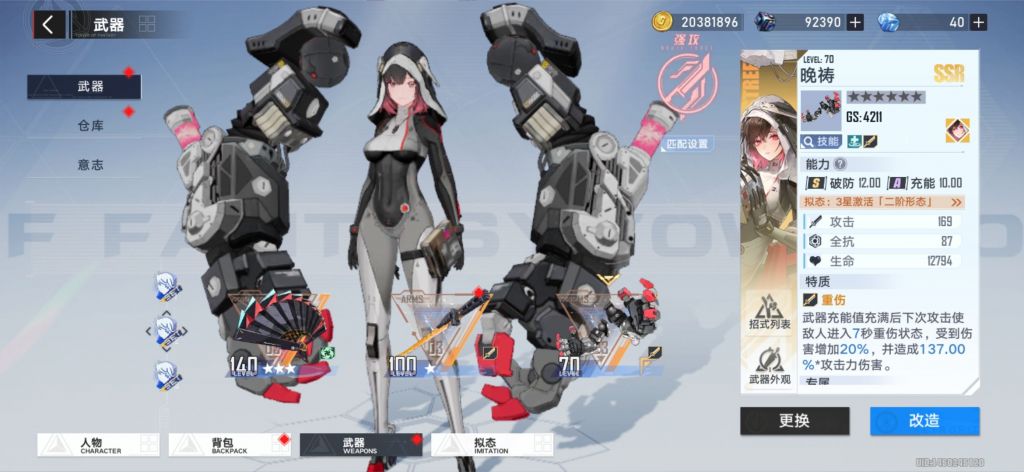
Task: View the 技能 skill details
Action: (821, 142)
